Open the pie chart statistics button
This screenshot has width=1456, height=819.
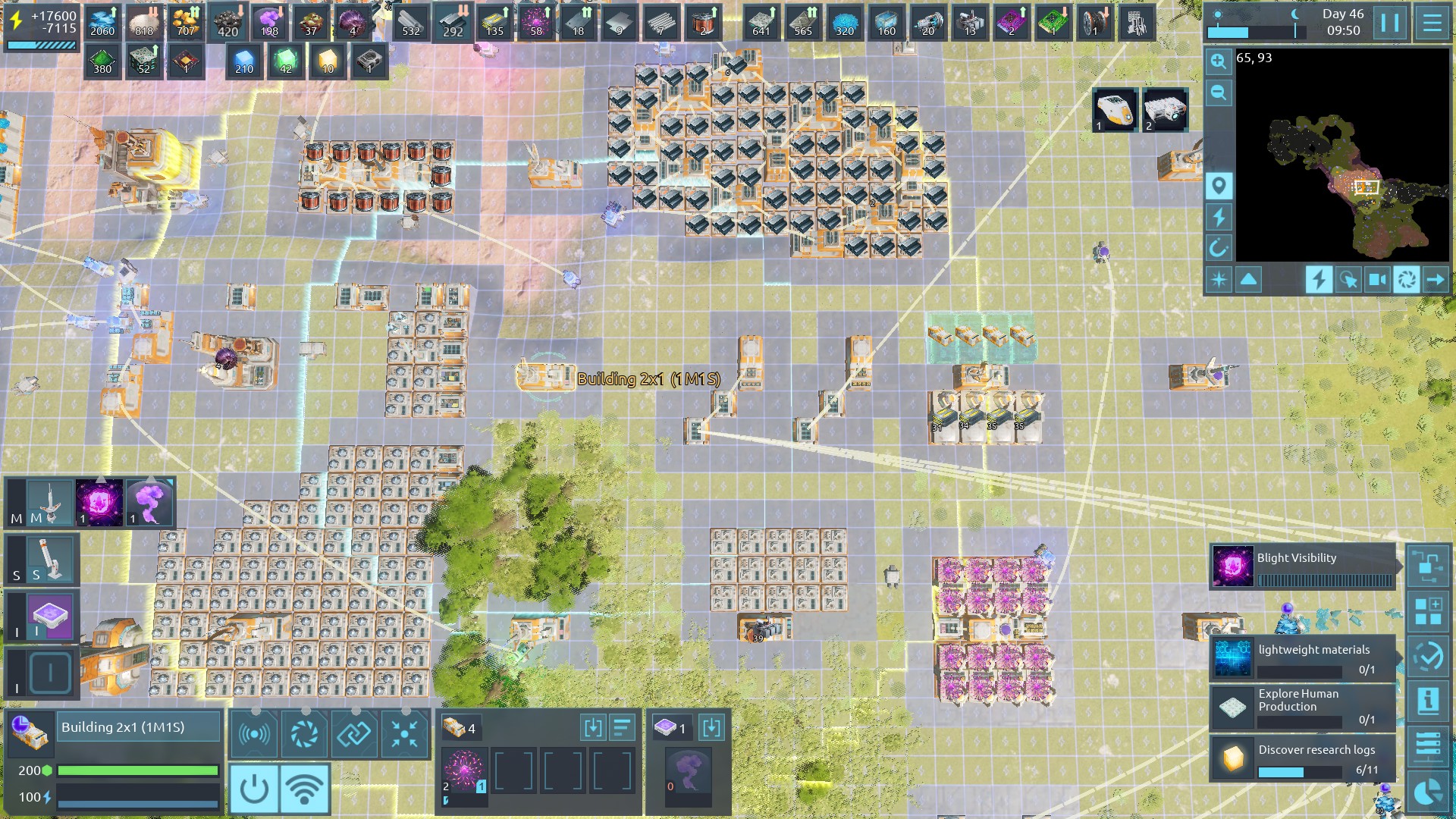coord(1428,792)
